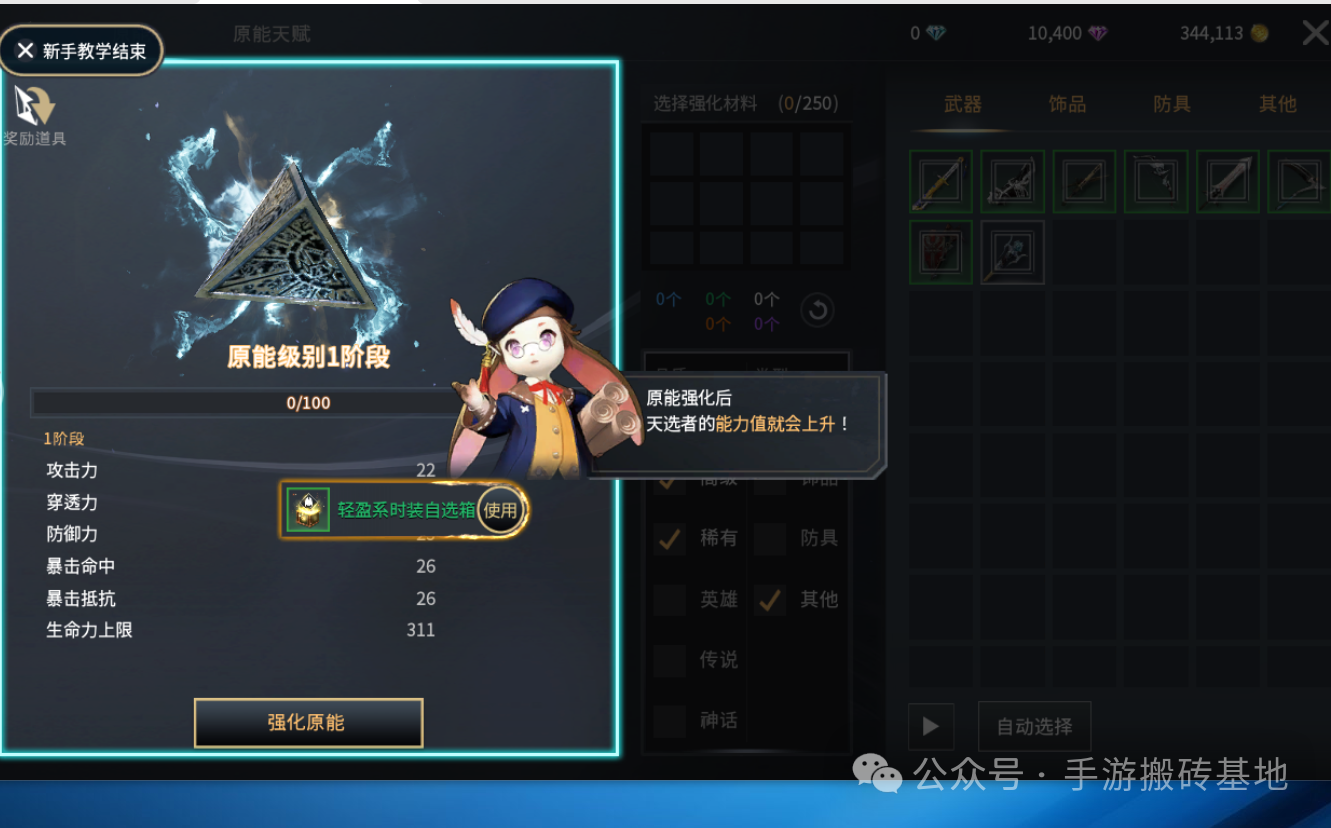Enable the 传说 rarity filter

click(670, 660)
